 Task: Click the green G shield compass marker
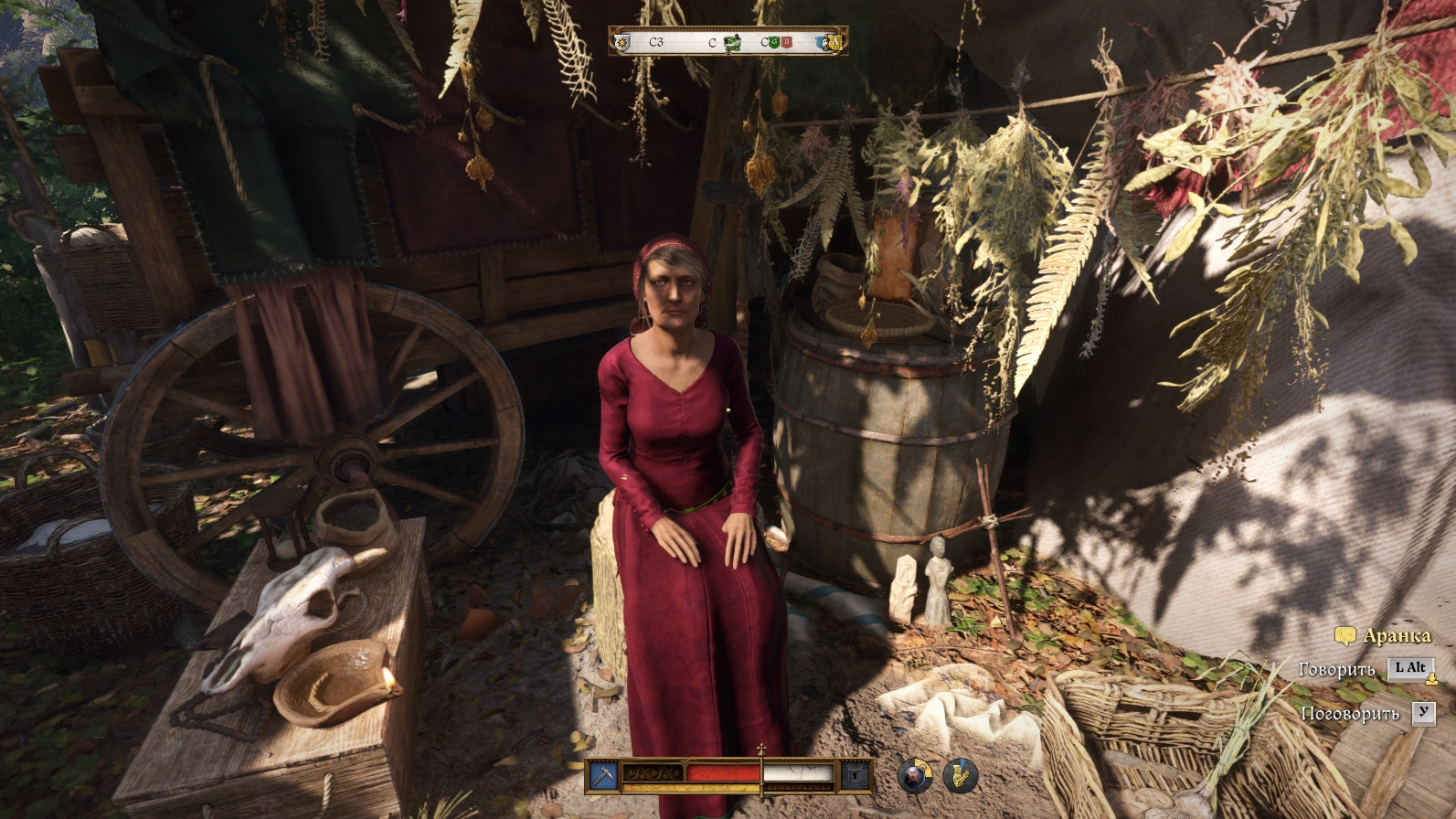click(x=775, y=42)
